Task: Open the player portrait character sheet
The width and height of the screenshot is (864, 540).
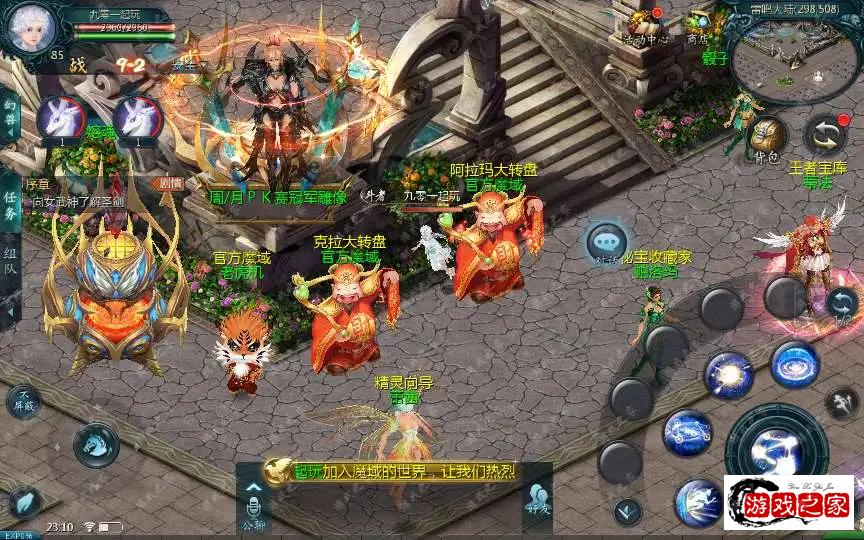Action: coord(32,32)
